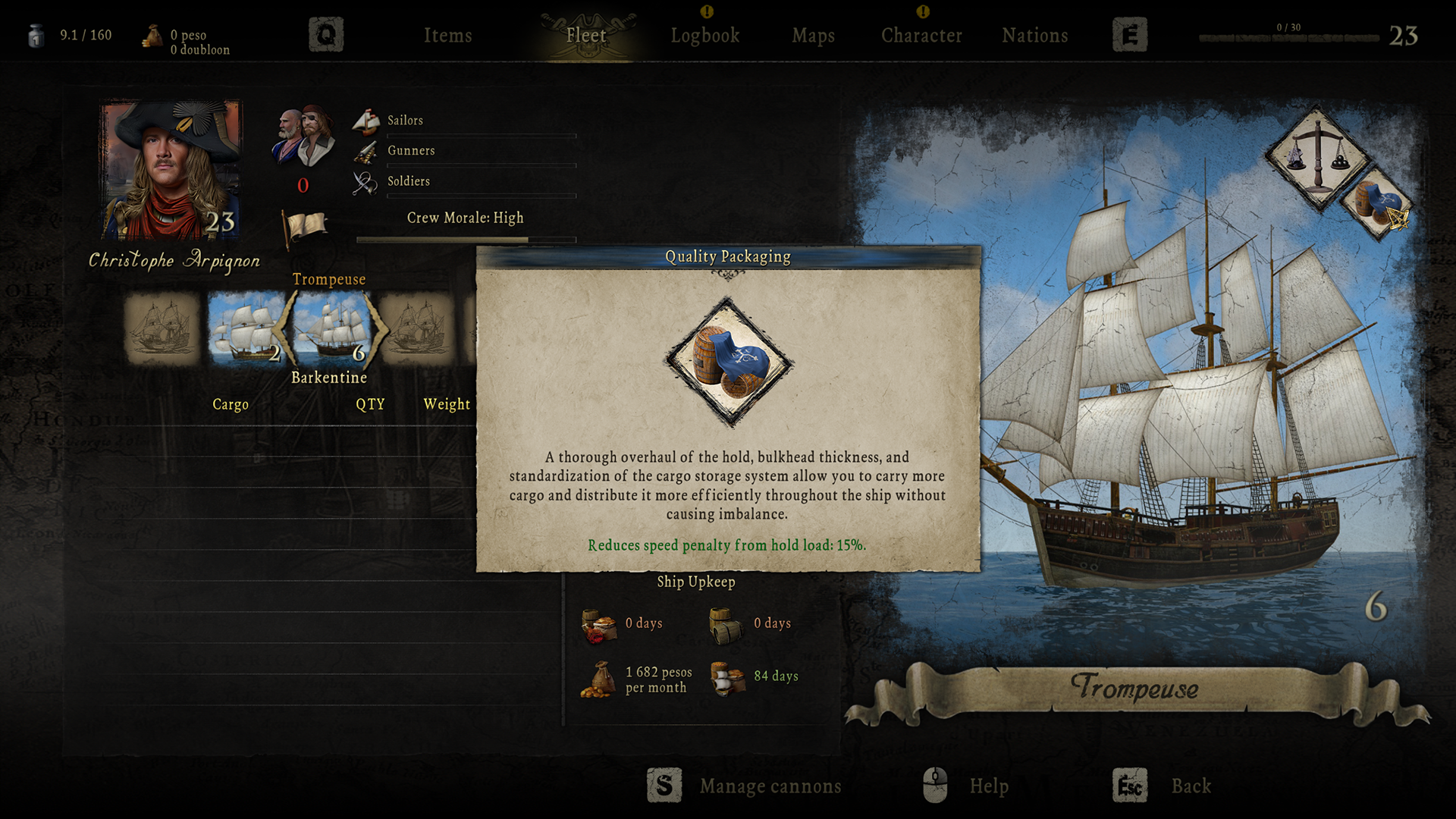
Task: Sort cargo list by Weight column
Action: tap(447, 404)
